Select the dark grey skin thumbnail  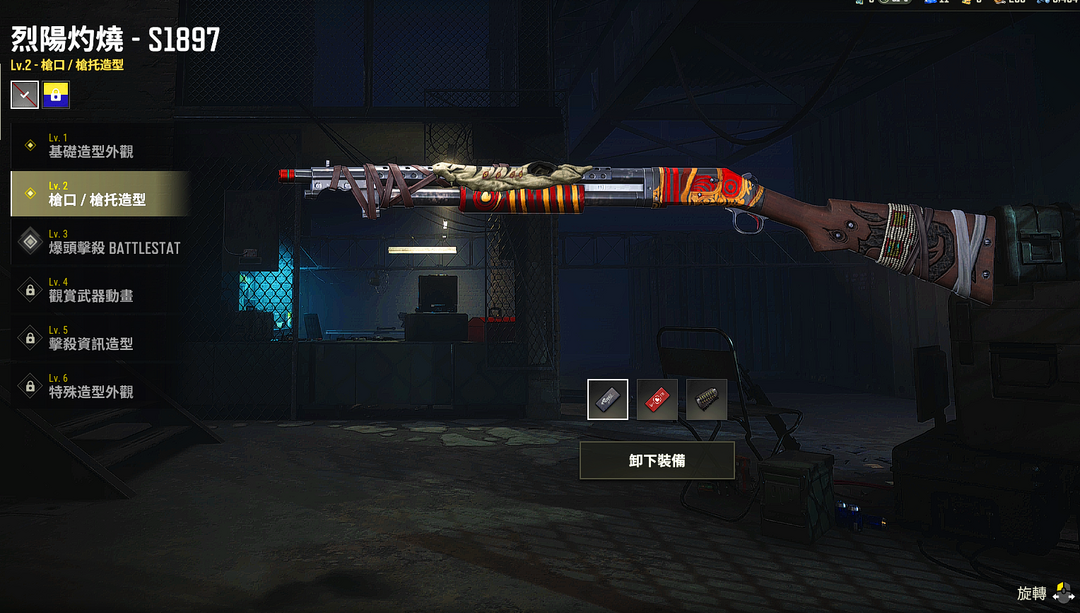point(608,399)
